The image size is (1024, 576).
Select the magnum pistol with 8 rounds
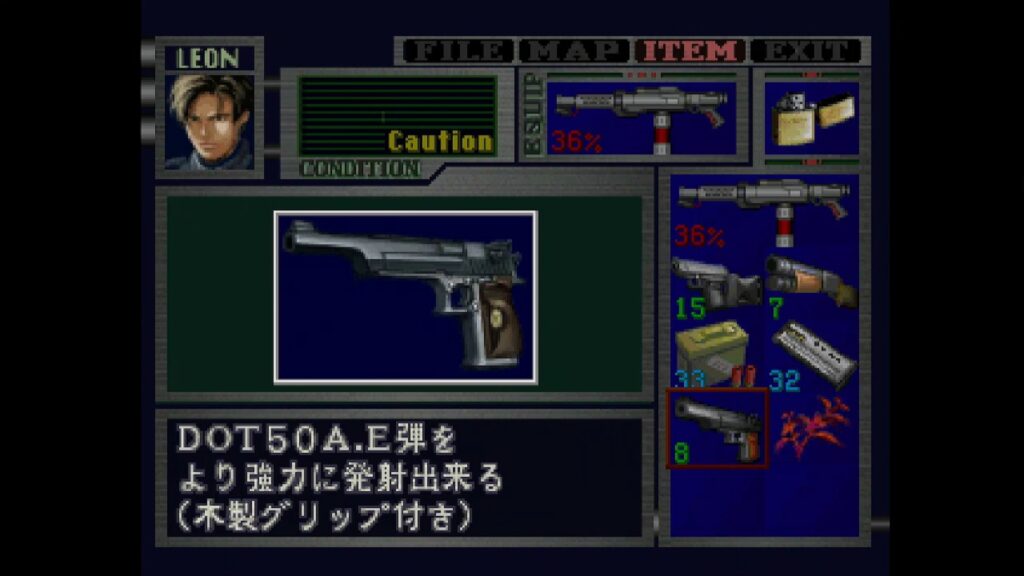(x=716, y=427)
